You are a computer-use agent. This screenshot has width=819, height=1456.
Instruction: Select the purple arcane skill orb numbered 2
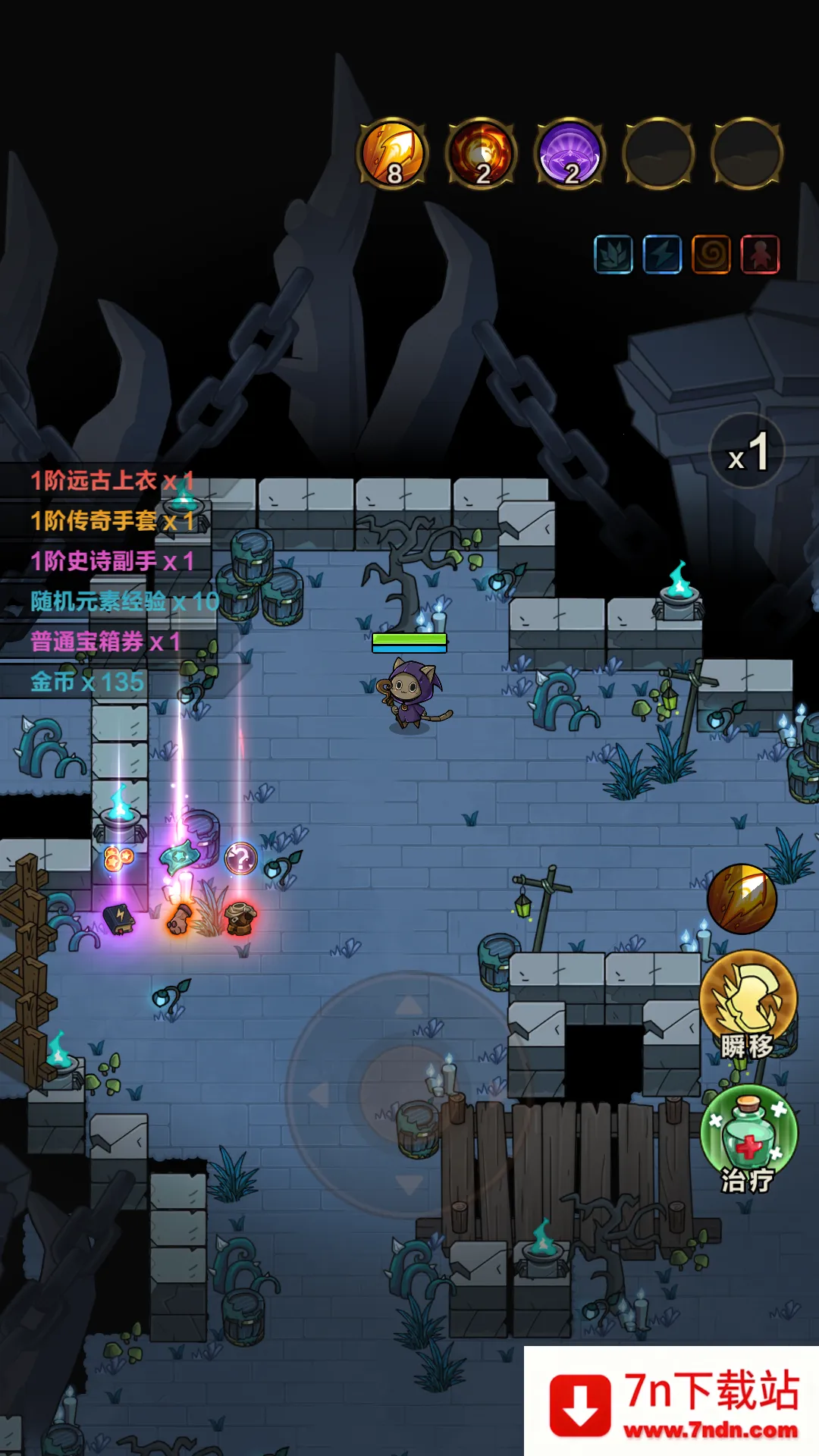click(x=570, y=153)
